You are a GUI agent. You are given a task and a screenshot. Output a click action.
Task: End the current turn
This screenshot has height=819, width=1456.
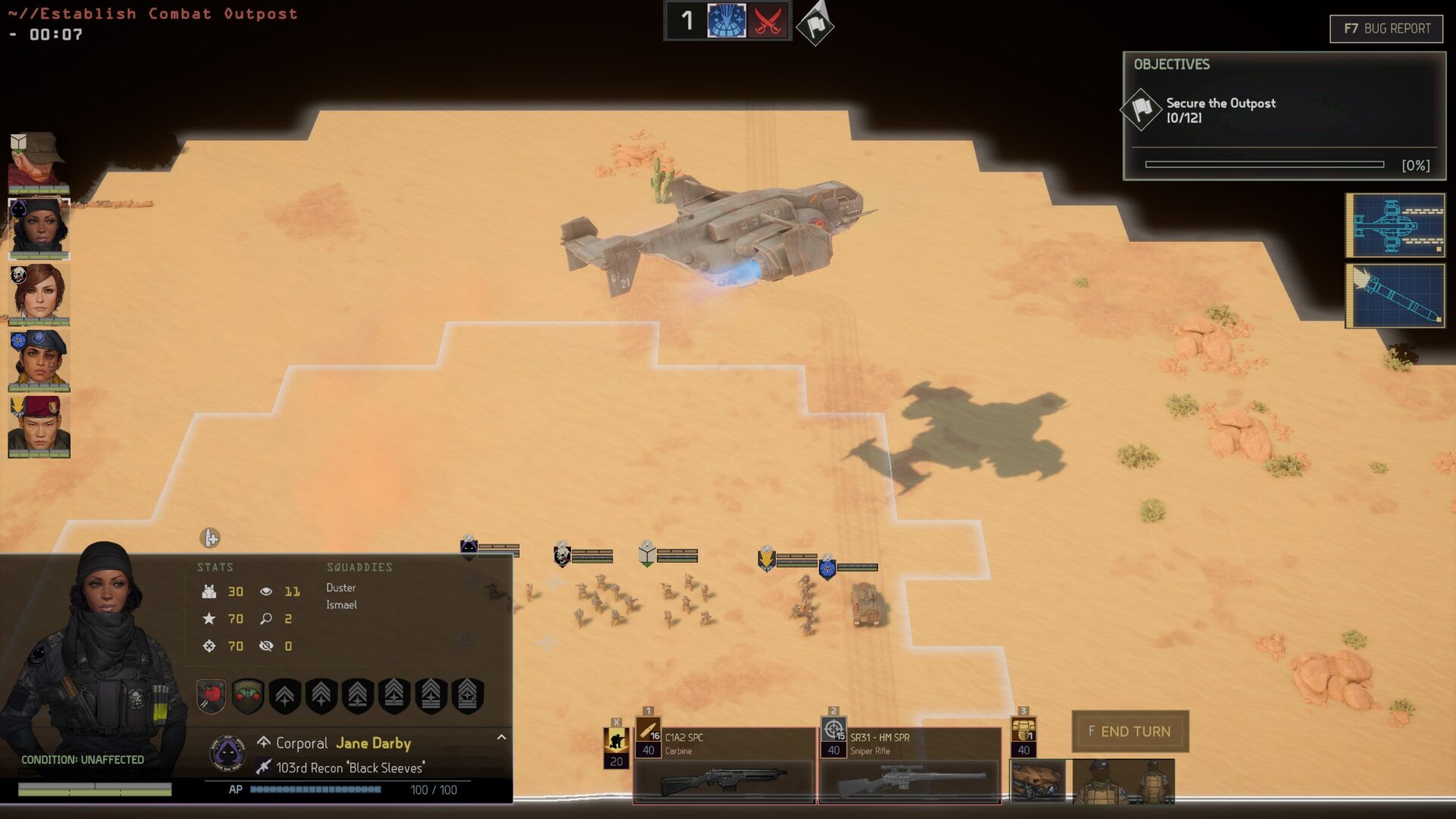coord(1129,731)
